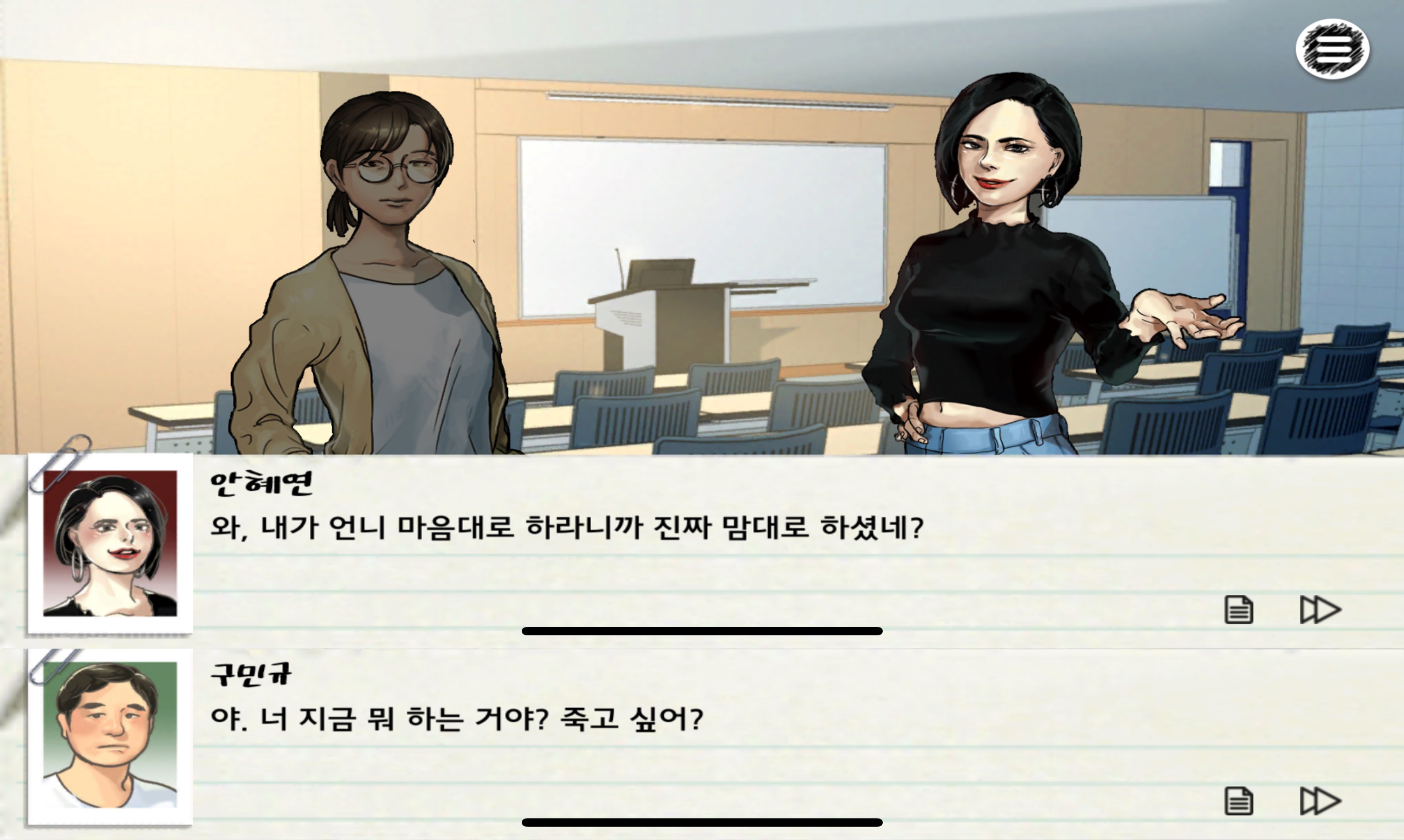Fast-forward 구민규's dialogue line

coord(1320,801)
